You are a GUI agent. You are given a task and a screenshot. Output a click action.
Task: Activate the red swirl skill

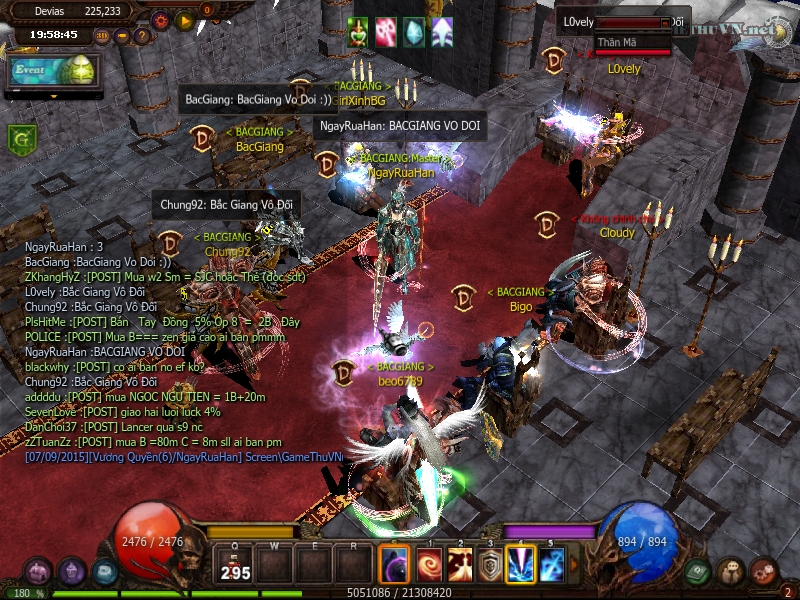point(428,565)
